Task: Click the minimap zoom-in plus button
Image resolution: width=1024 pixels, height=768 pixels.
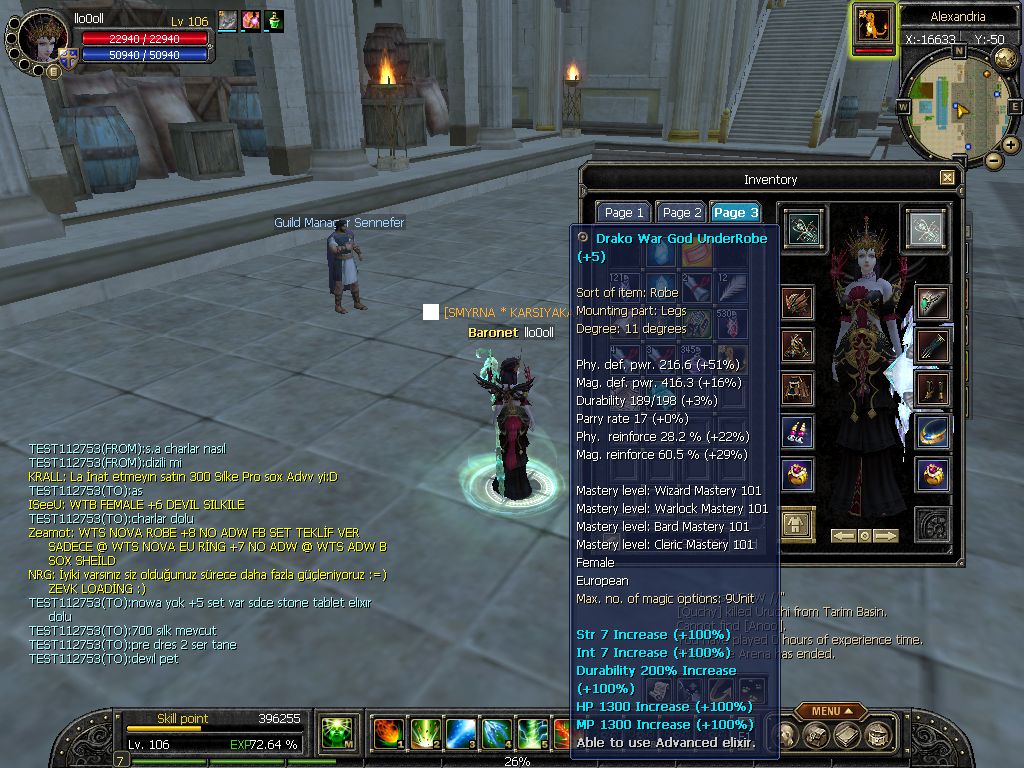Action: [x=1011, y=145]
